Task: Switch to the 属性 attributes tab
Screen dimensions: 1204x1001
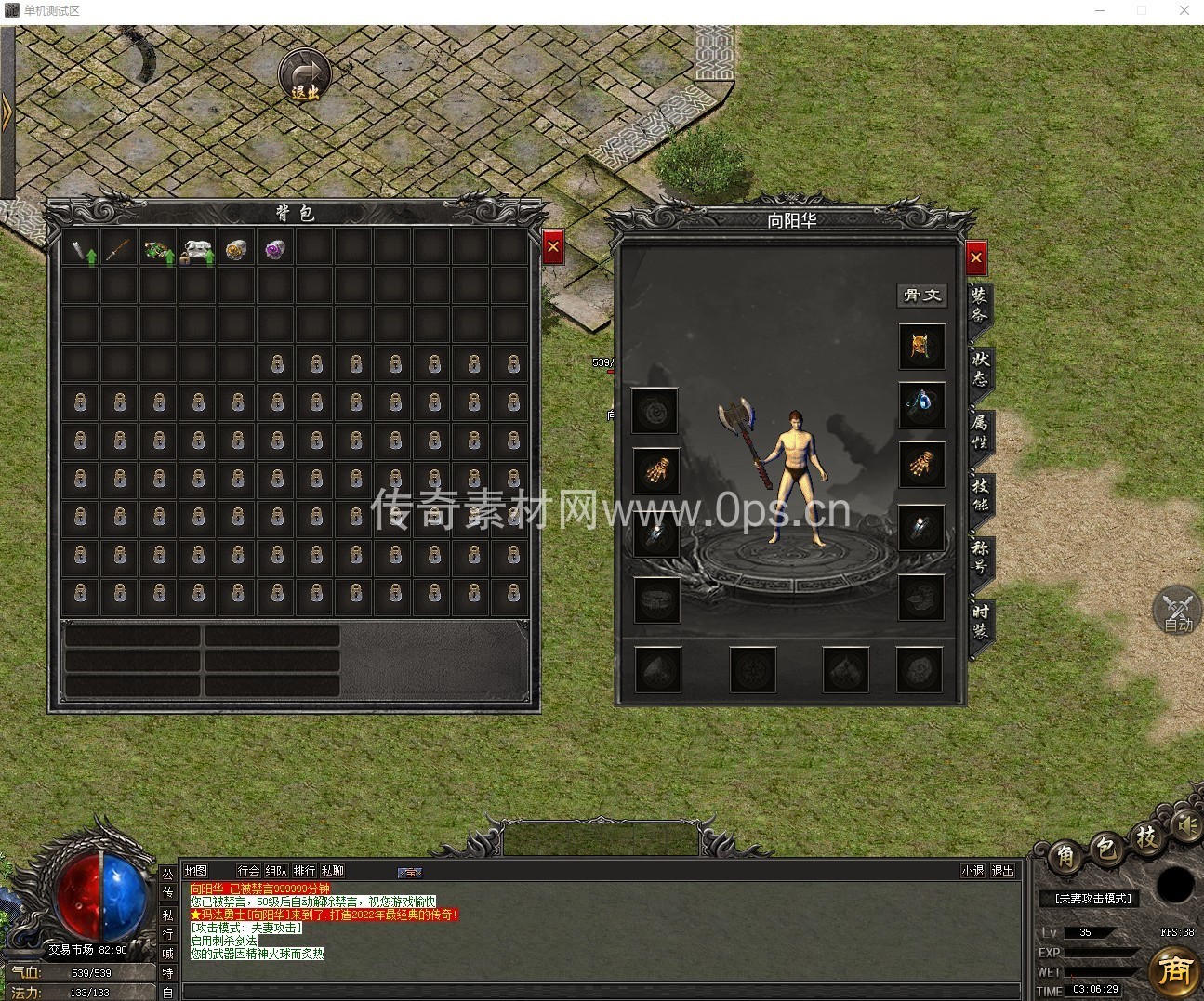Action: 980,431
